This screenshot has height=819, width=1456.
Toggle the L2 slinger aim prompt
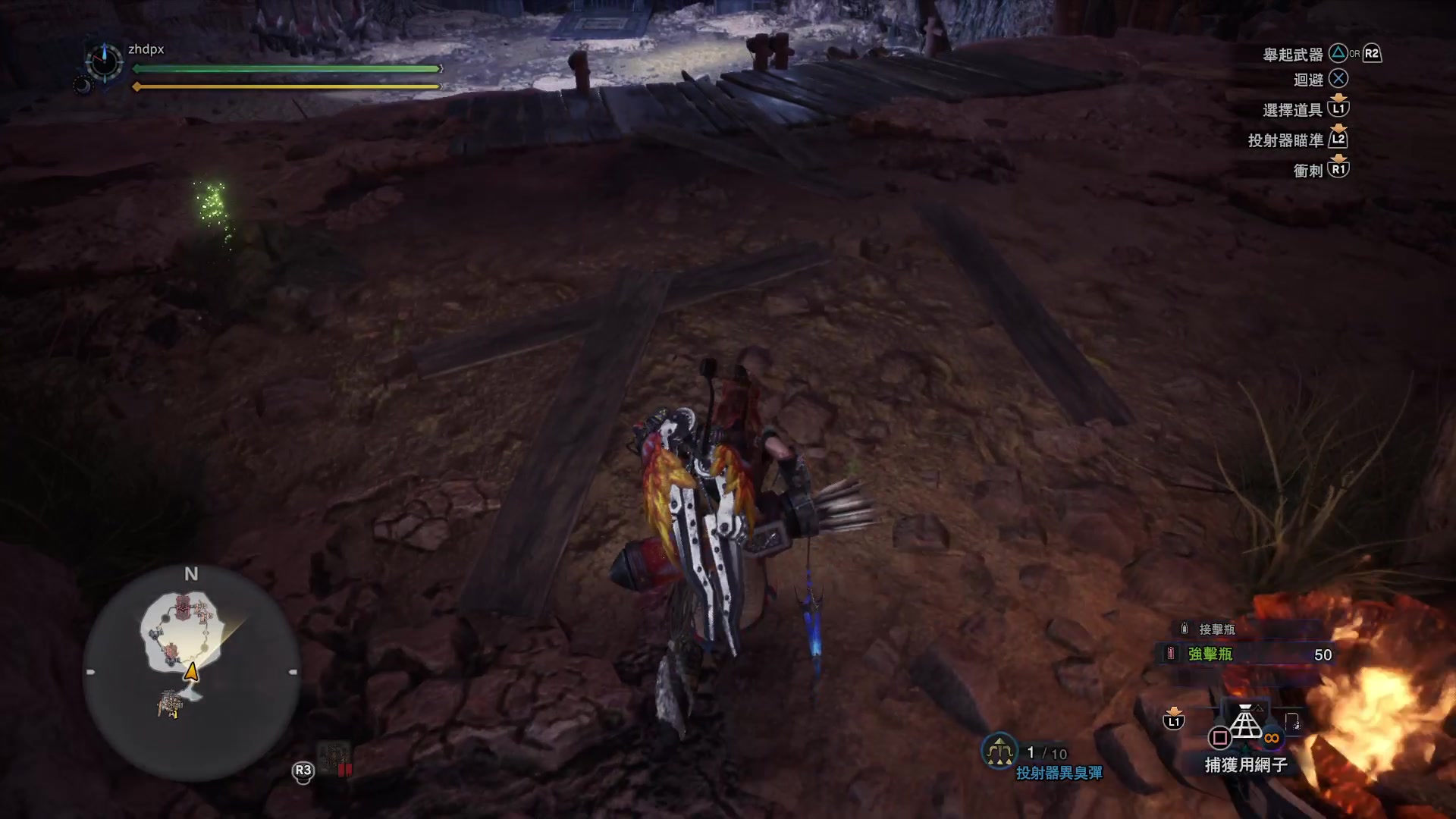[1338, 141]
